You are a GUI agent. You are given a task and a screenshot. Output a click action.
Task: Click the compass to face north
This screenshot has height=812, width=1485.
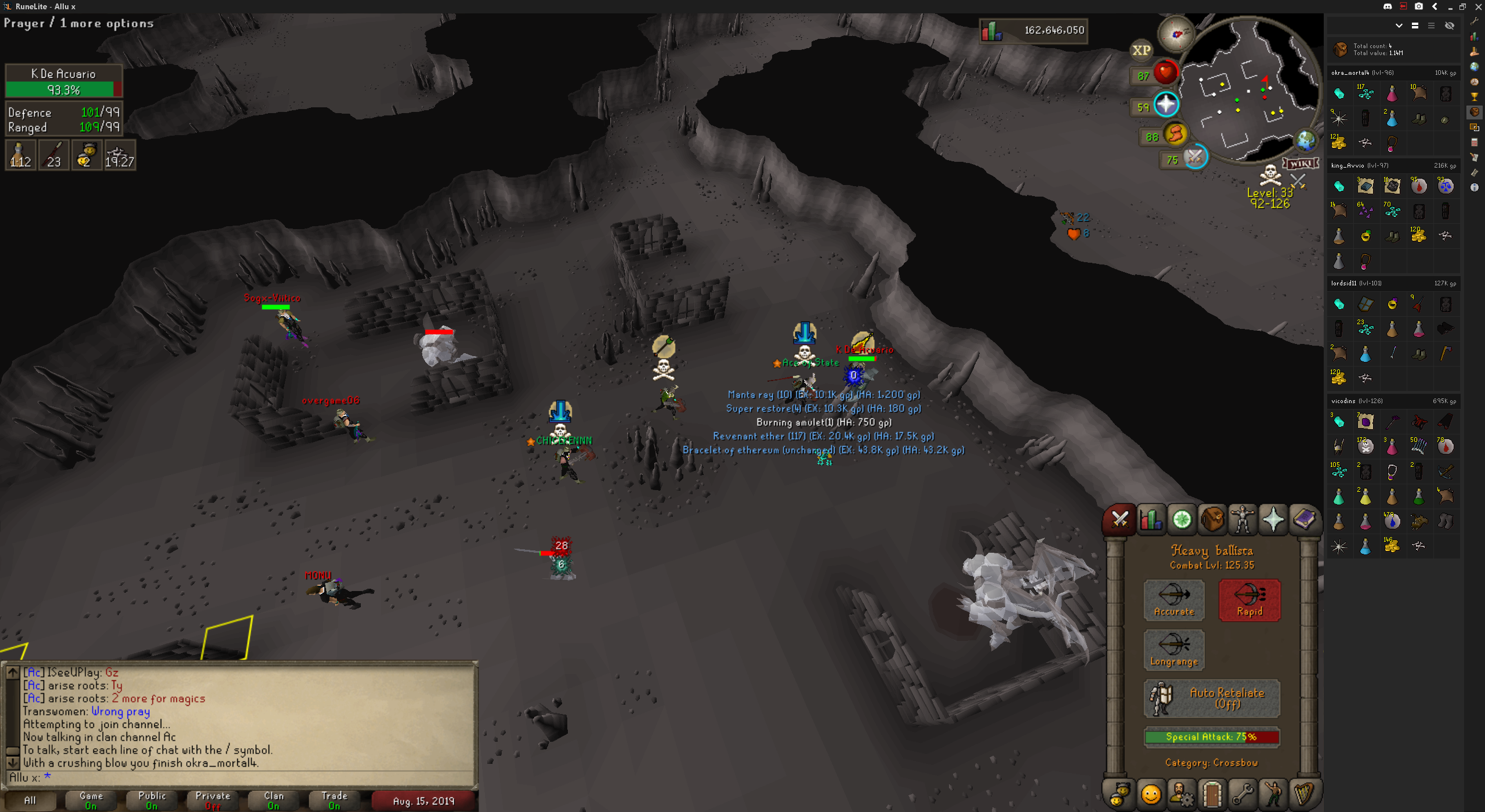[1177, 34]
